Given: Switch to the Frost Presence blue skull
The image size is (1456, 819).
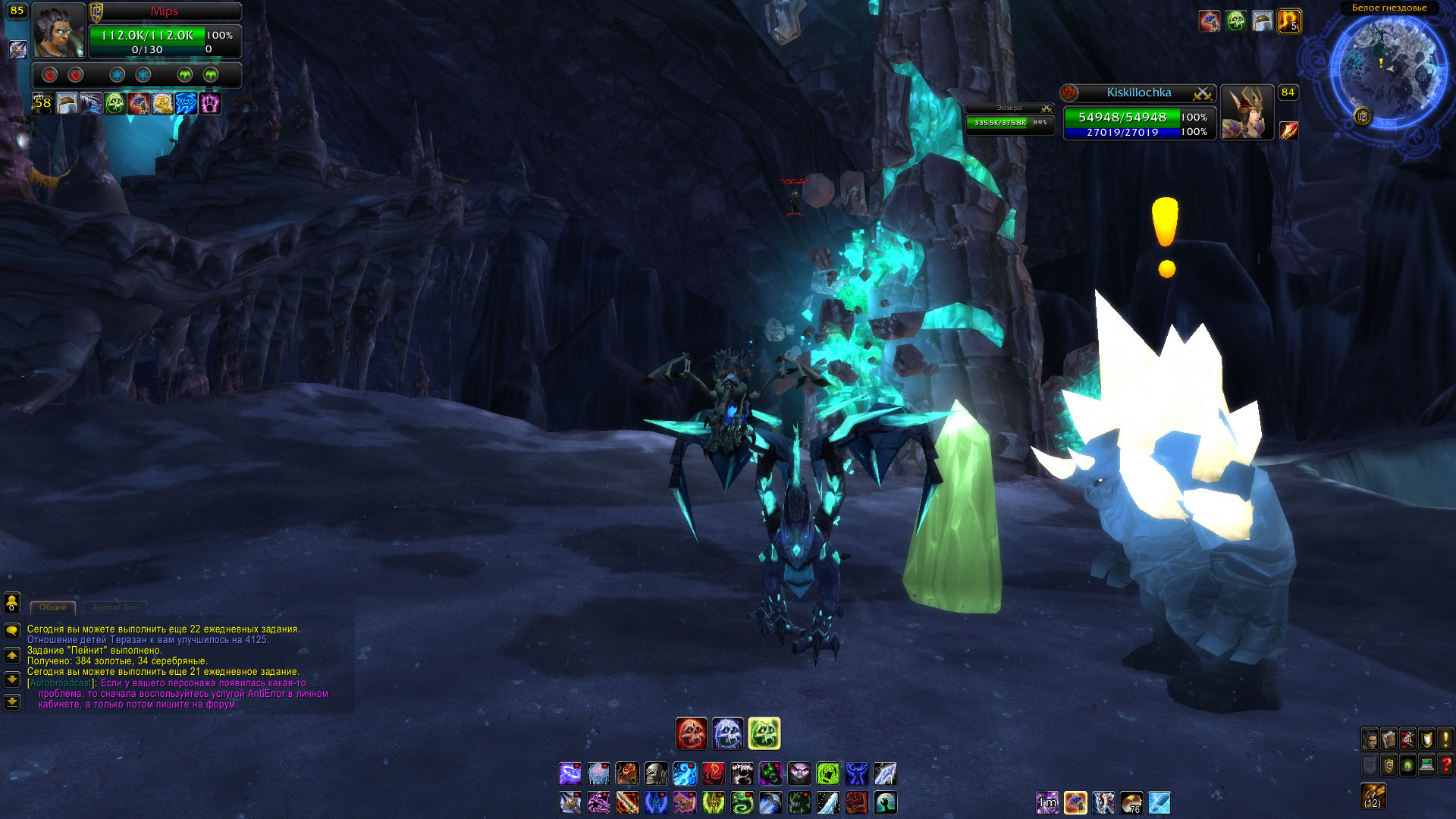Looking at the screenshot, I should tap(727, 733).
